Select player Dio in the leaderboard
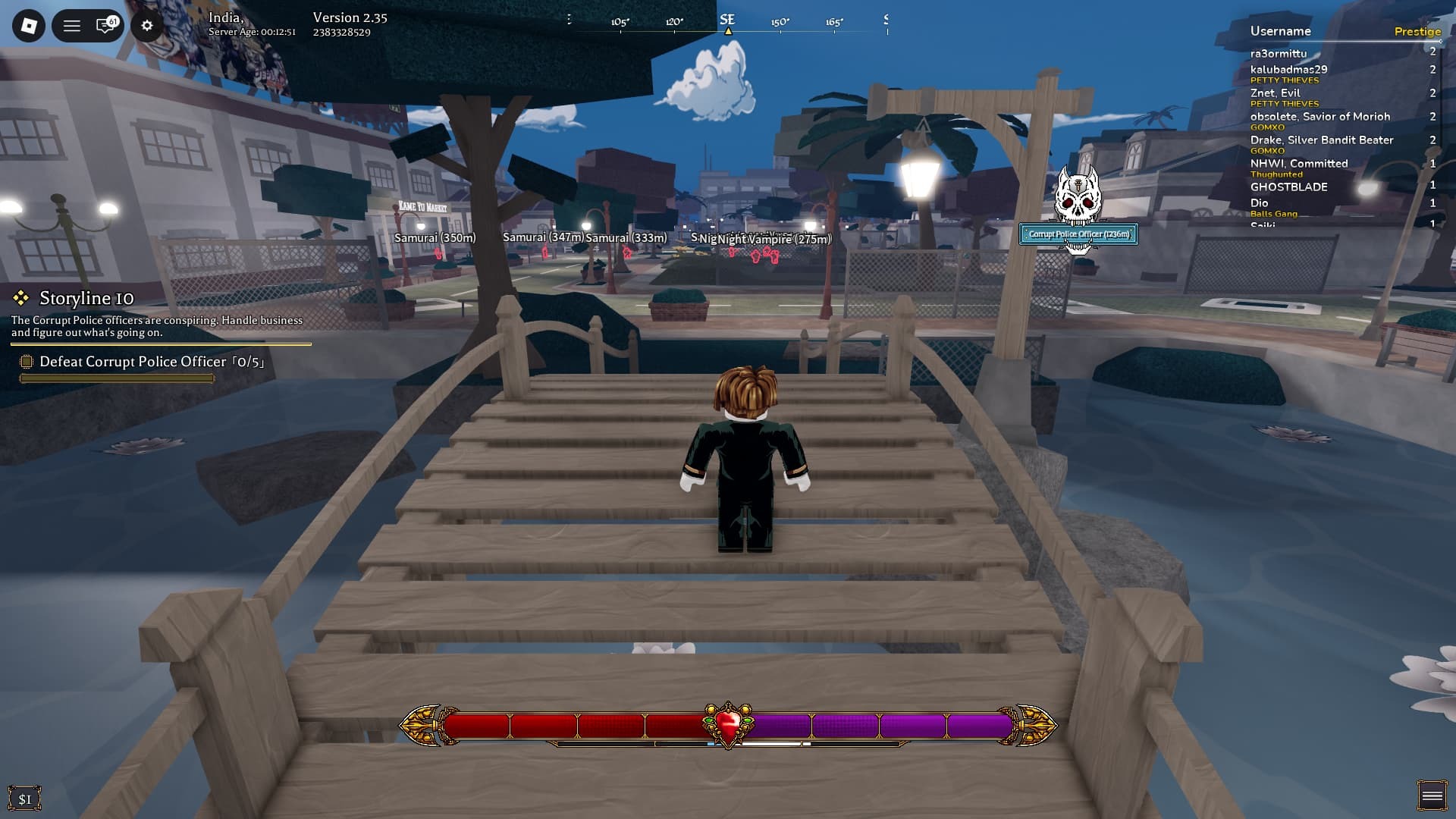 point(1260,203)
